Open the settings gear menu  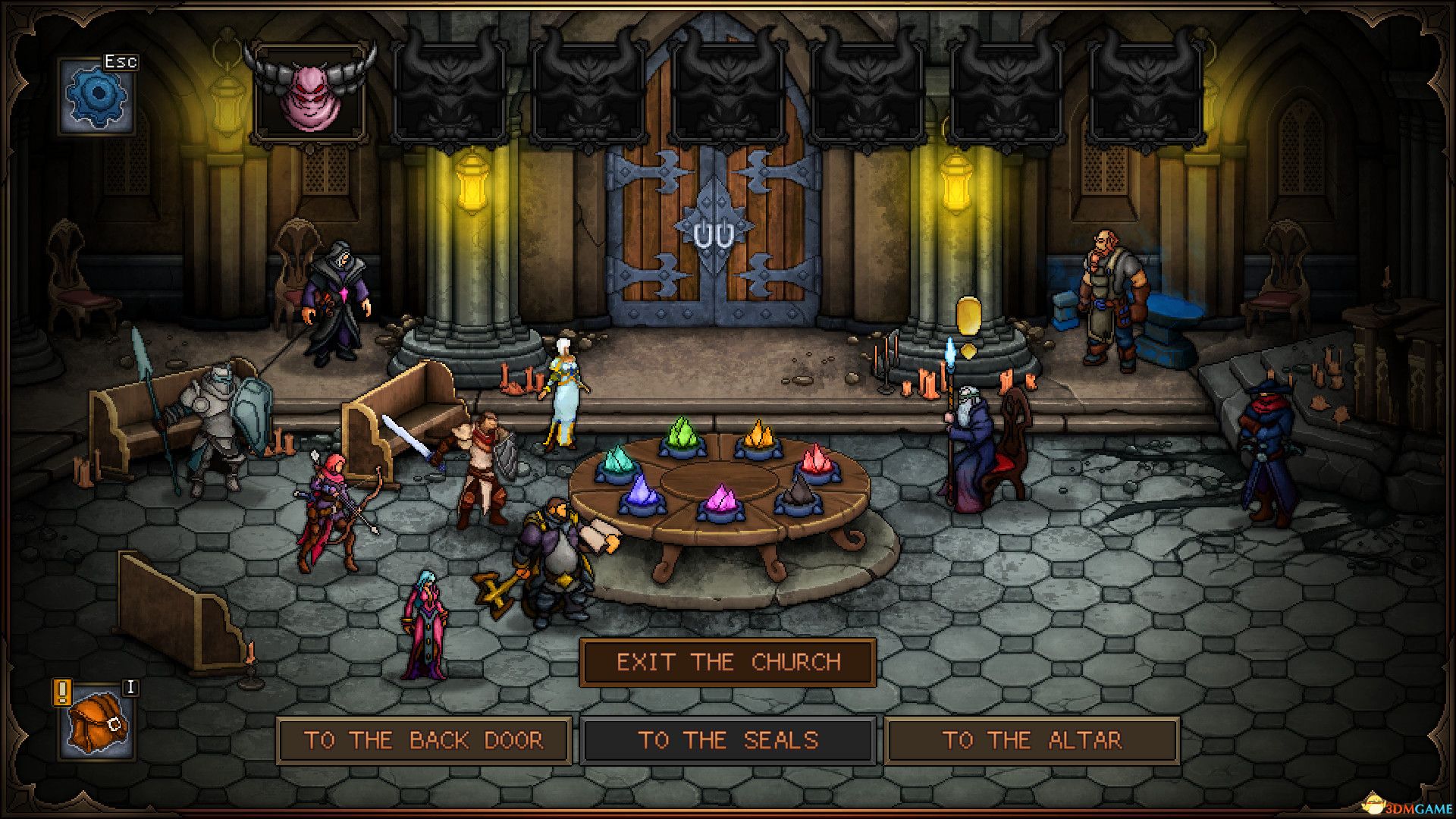click(97, 97)
